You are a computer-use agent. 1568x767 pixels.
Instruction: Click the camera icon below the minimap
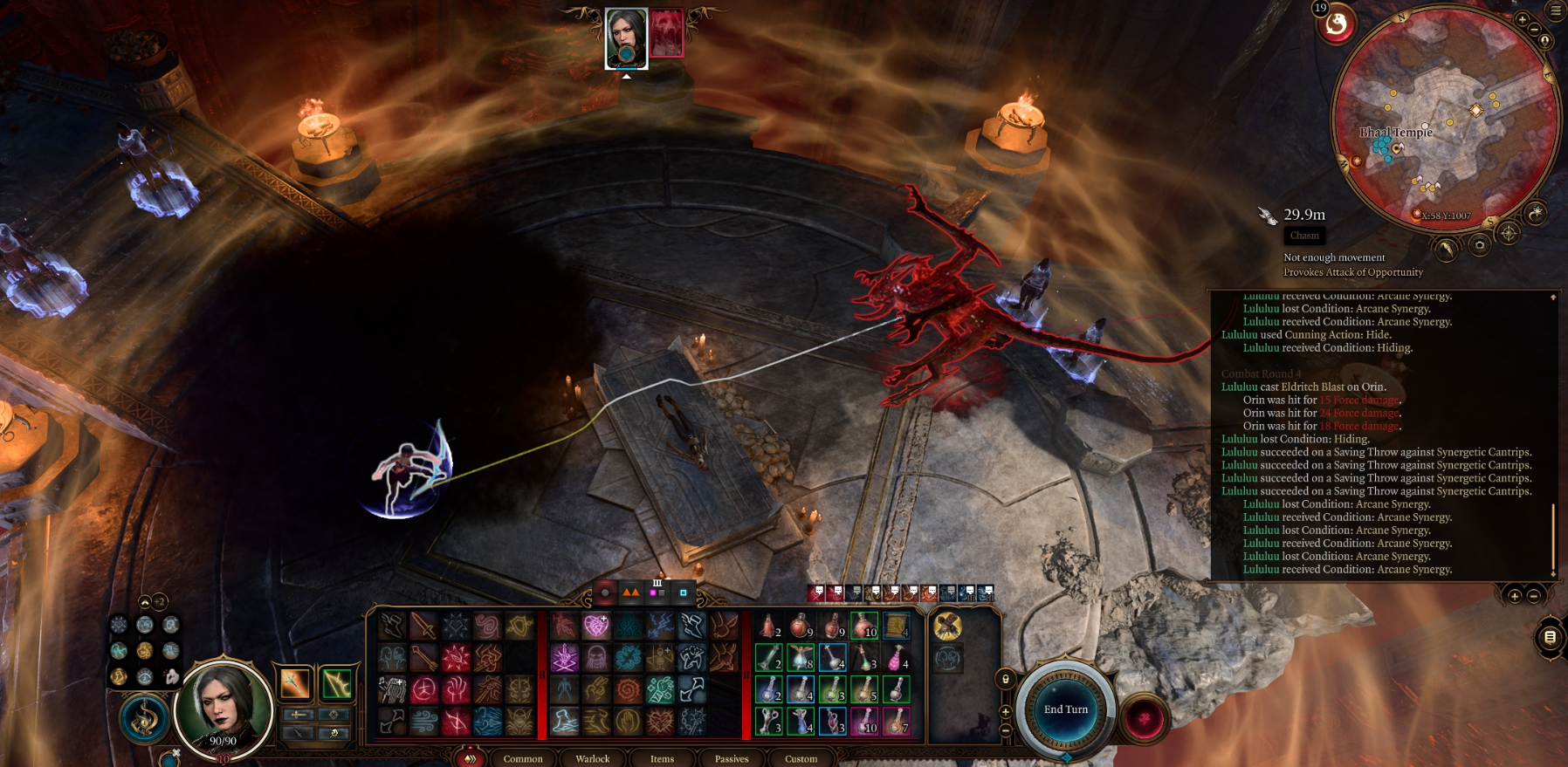(1479, 245)
